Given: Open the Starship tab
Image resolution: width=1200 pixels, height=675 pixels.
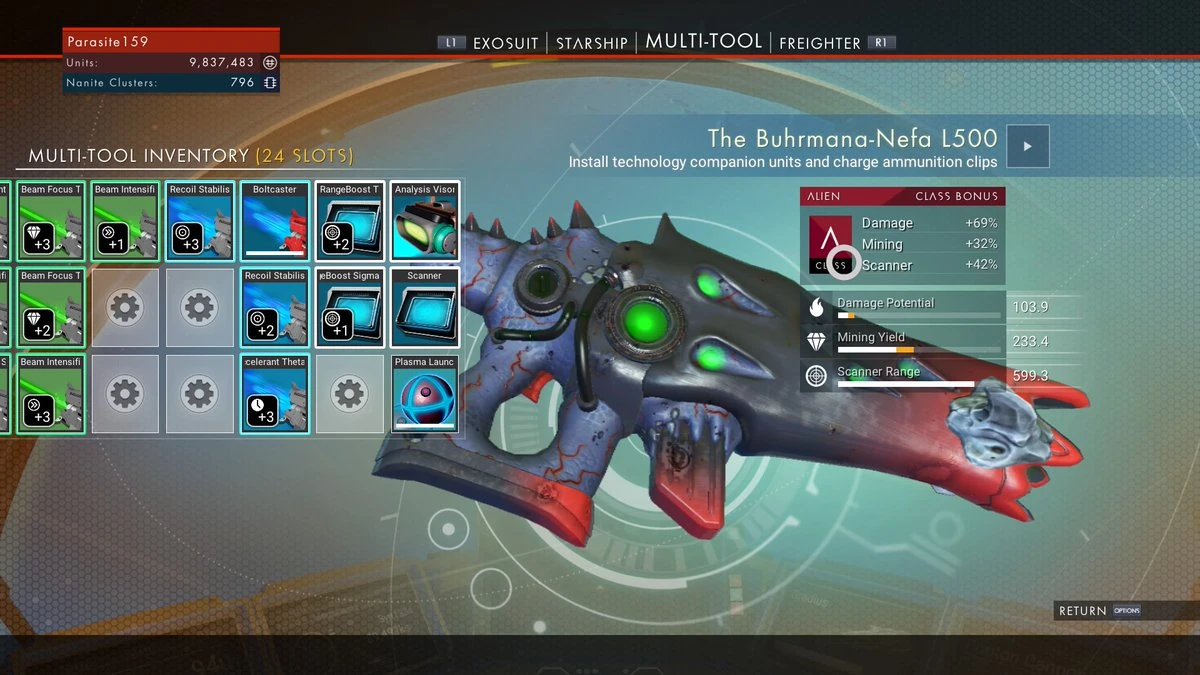Looking at the screenshot, I should pos(592,43).
